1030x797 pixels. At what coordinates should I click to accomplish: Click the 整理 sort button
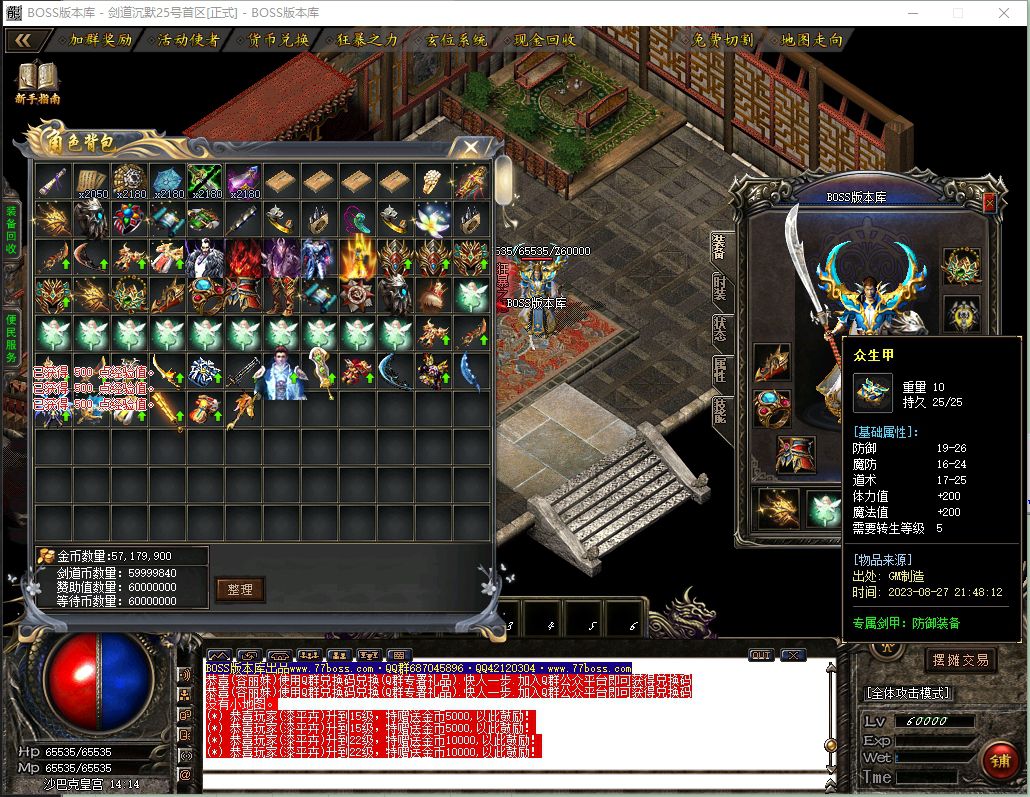click(240, 589)
